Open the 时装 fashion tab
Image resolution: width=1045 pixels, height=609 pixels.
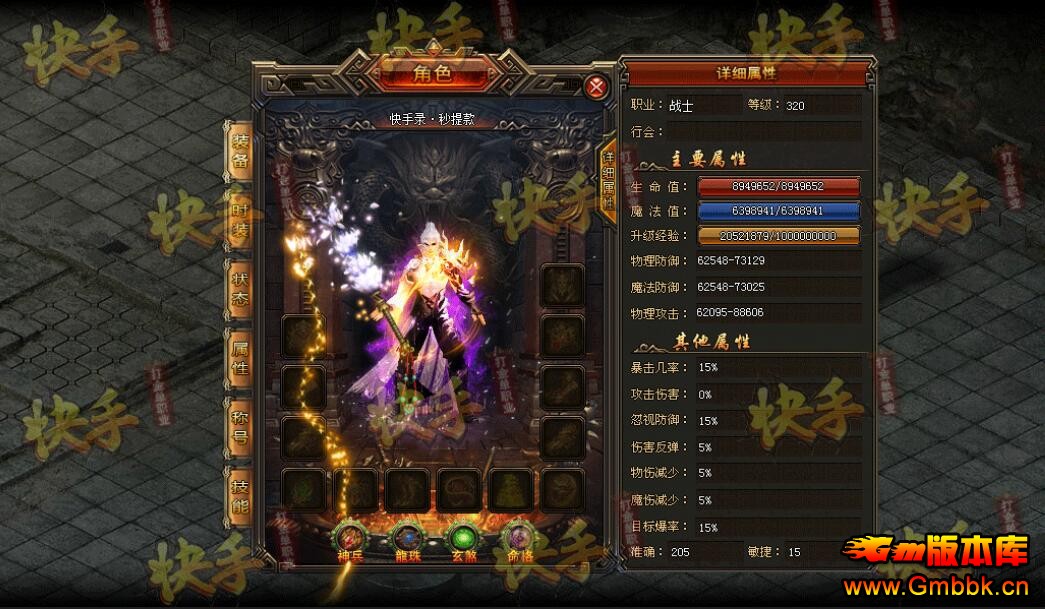click(x=241, y=218)
